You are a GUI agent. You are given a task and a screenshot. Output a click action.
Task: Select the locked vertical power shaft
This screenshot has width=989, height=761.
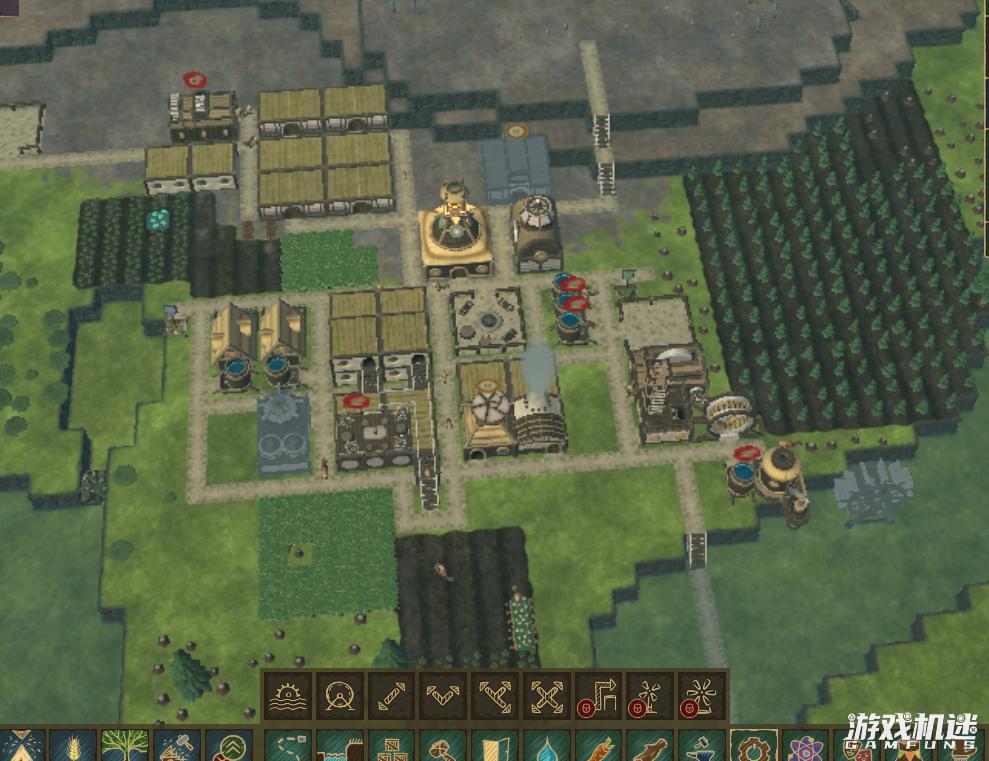[x=598, y=696]
